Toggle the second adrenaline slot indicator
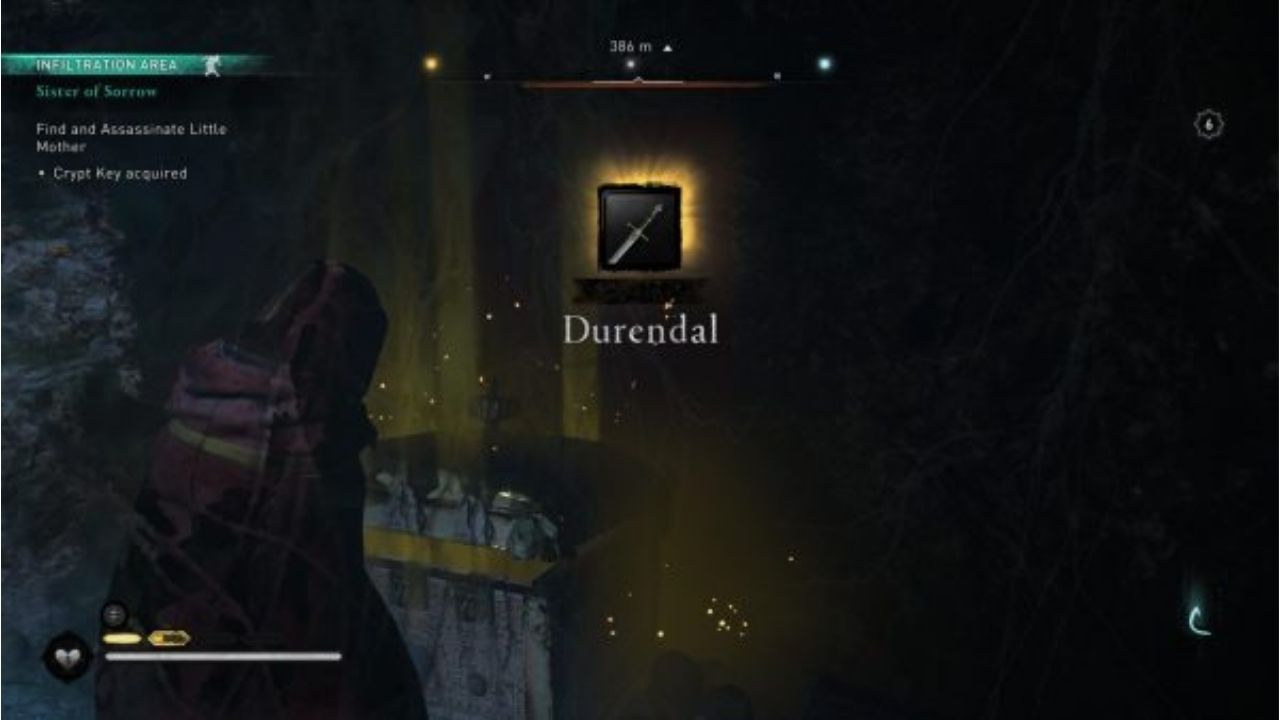The height and width of the screenshot is (720, 1280). click(x=168, y=638)
